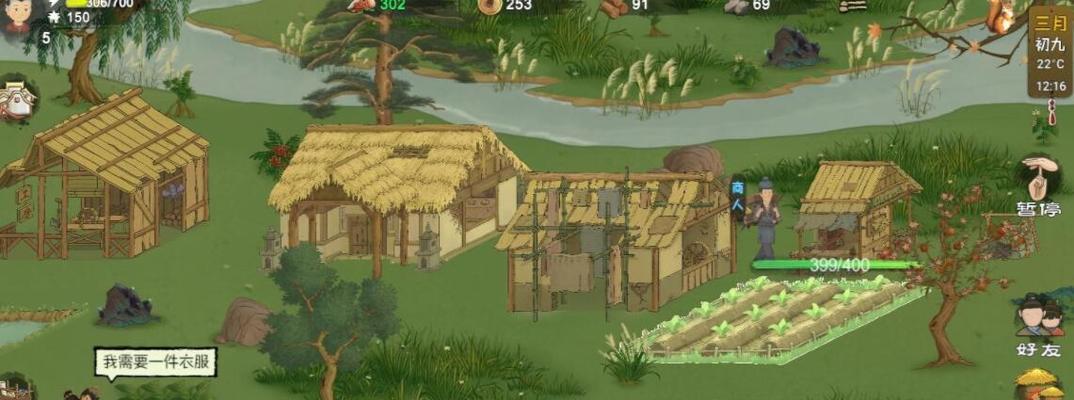
Task: Click the coin currency icon
Action: click(488, 6)
